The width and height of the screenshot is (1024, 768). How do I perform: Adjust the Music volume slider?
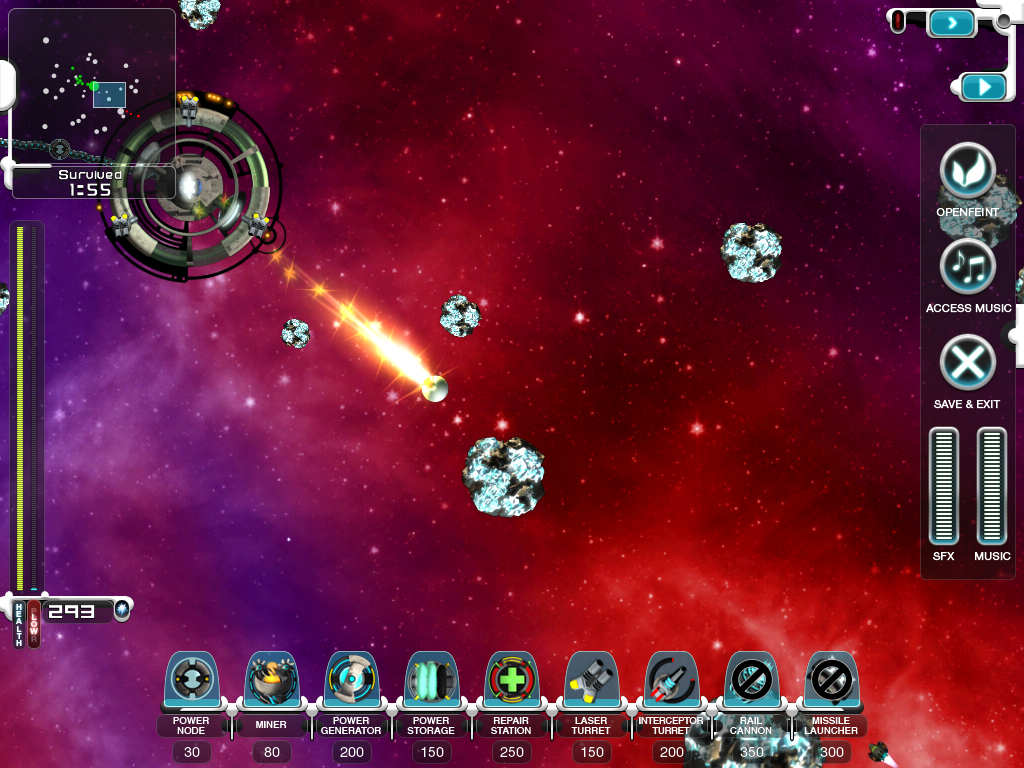[x=991, y=486]
